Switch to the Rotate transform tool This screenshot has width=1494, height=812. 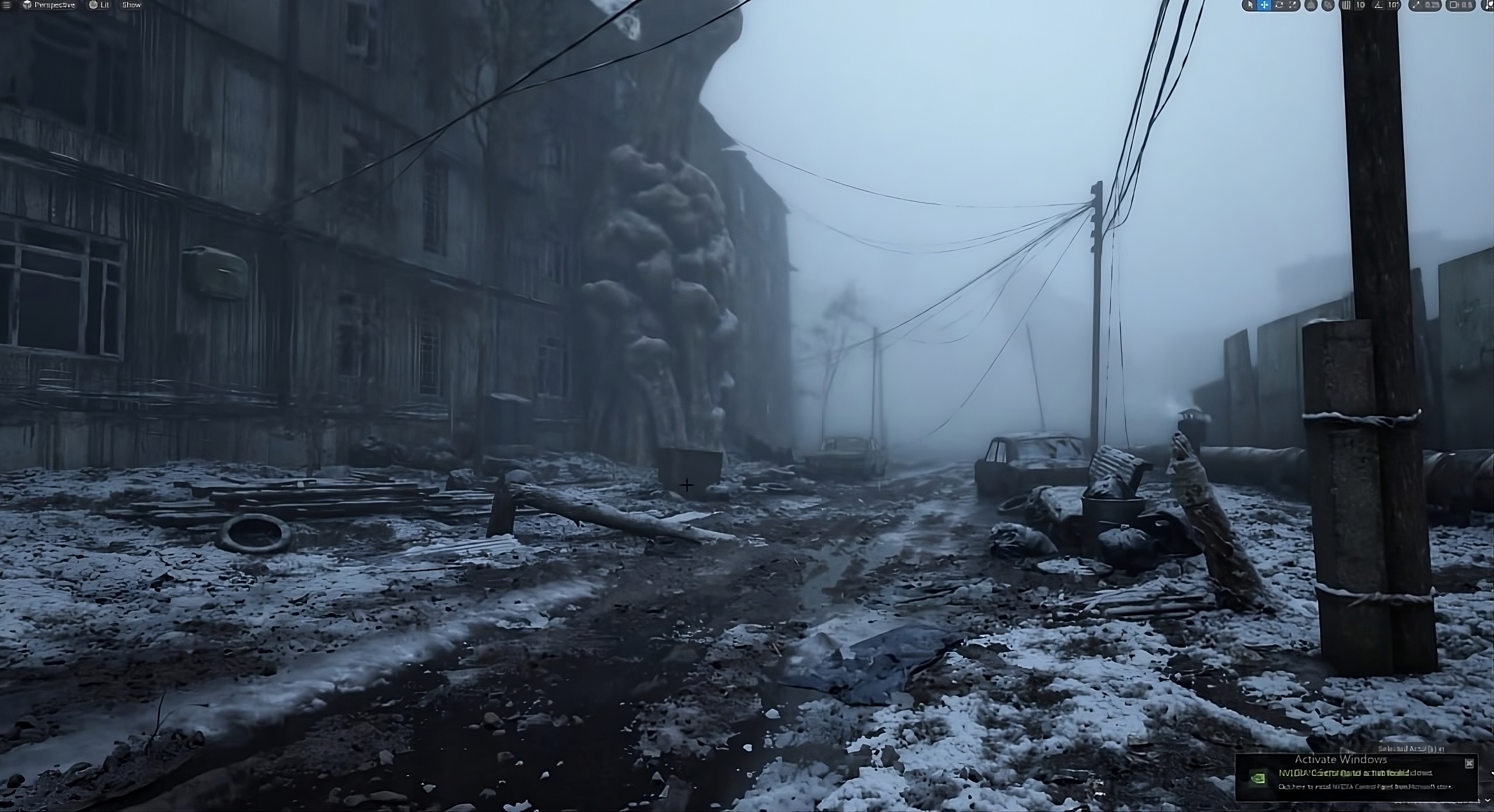pyautogui.click(x=1278, y=5)
